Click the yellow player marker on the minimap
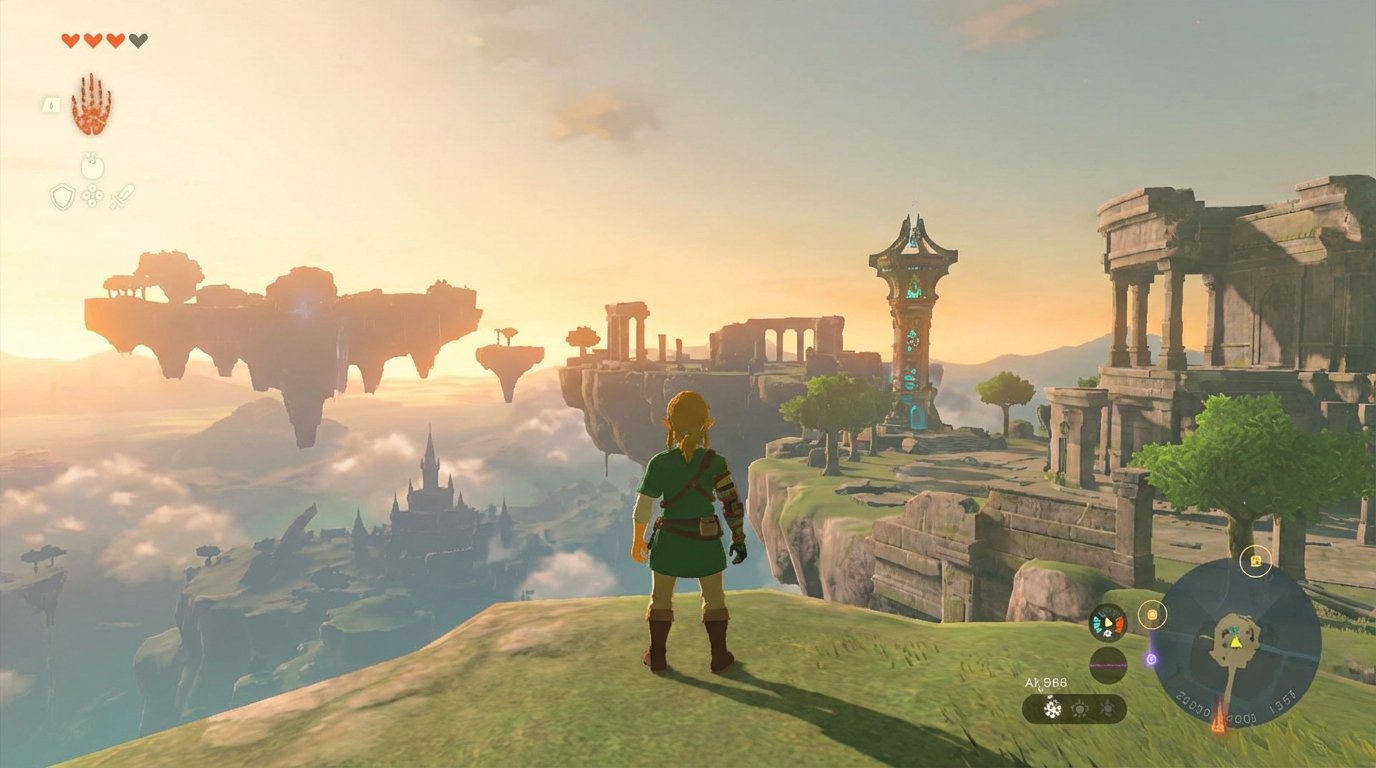1376x768 pixels. tap(1236, 643)
